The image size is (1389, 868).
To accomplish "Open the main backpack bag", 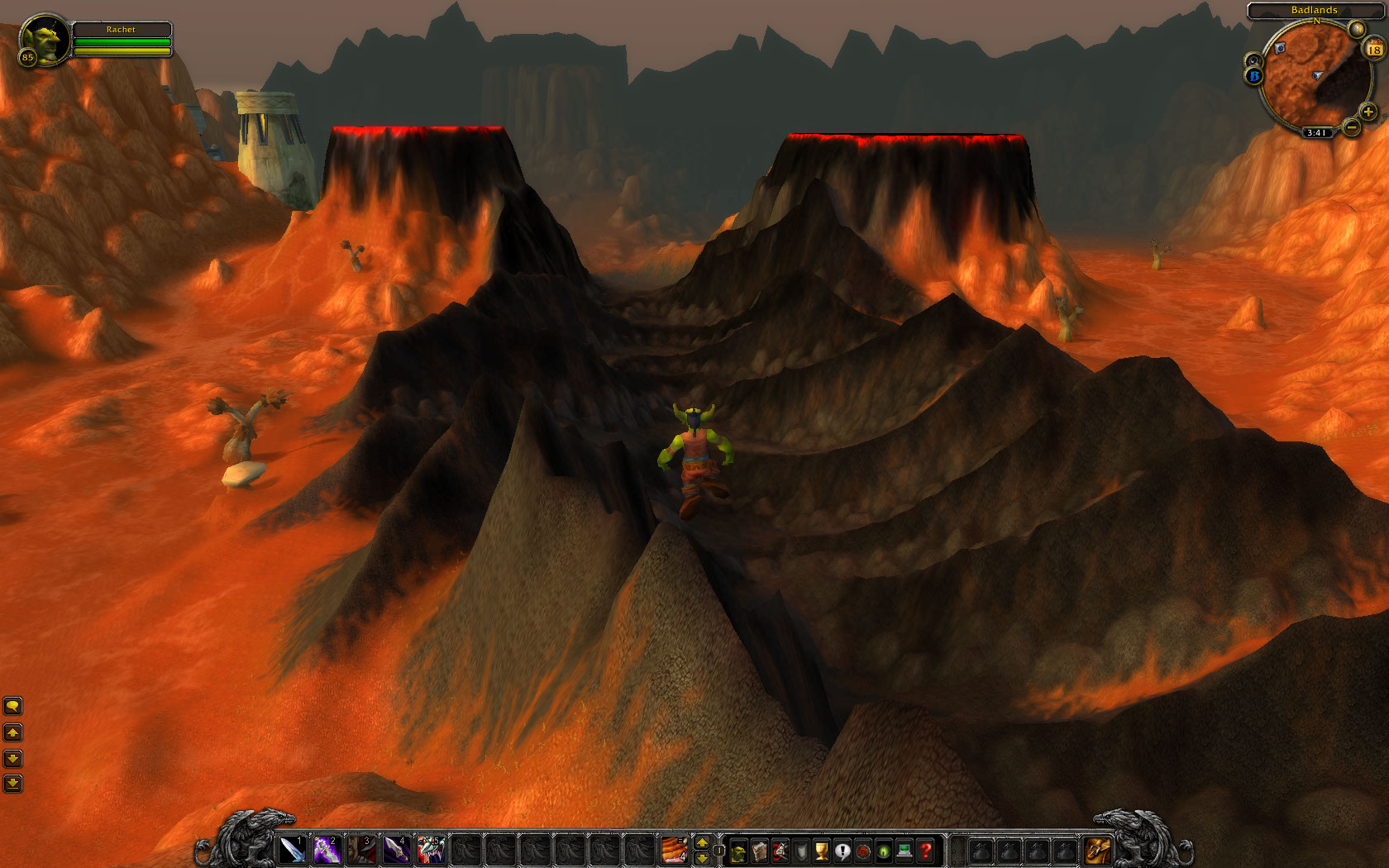I will coord(1097,850).
